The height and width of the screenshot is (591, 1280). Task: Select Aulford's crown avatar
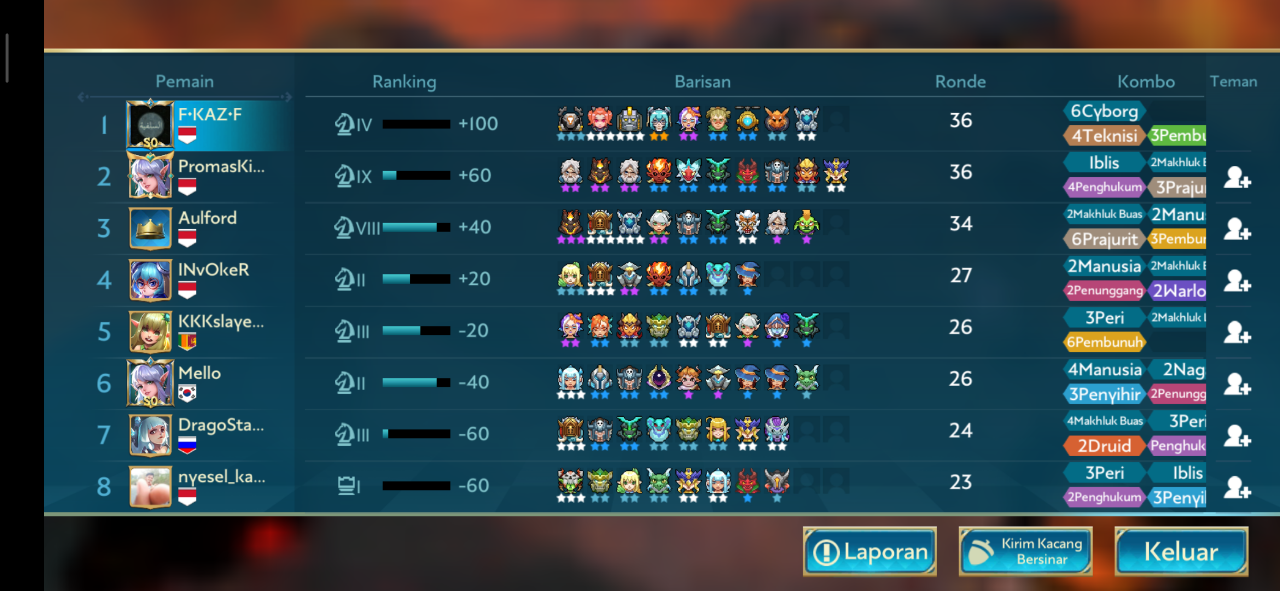pos(150,228)
